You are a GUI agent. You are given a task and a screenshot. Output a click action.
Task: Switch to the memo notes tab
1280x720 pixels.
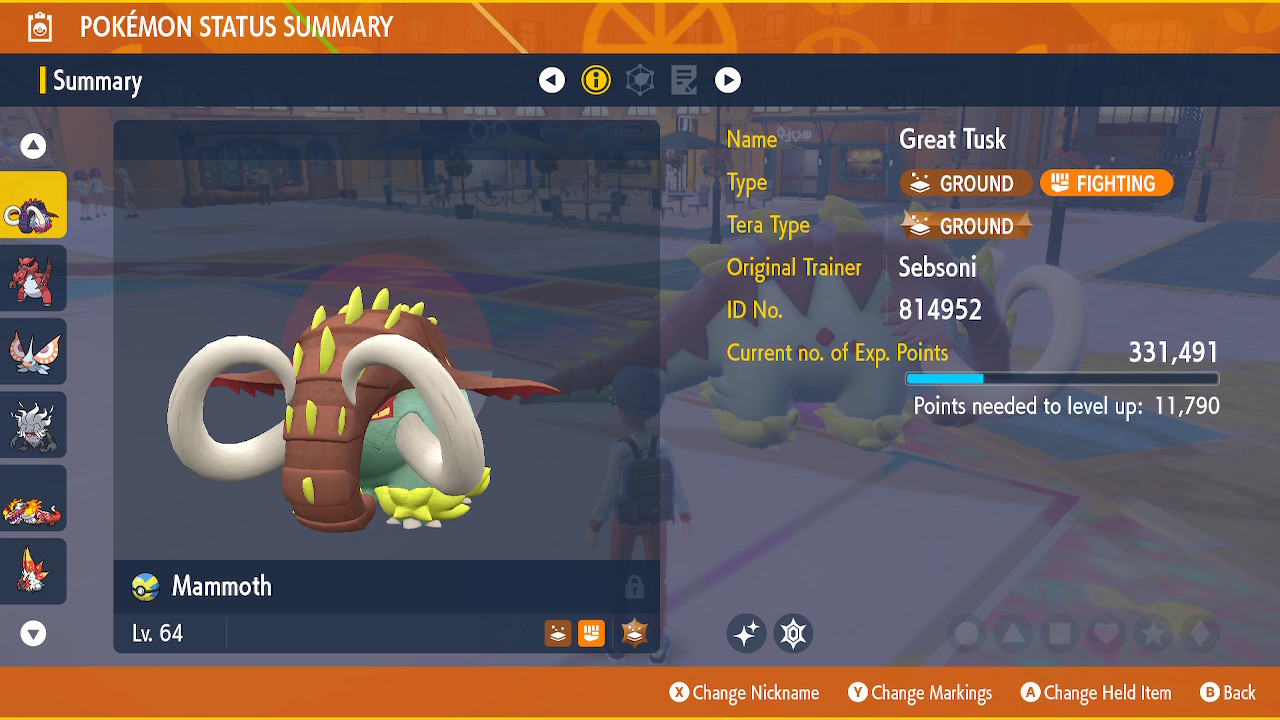click(684, 80)
